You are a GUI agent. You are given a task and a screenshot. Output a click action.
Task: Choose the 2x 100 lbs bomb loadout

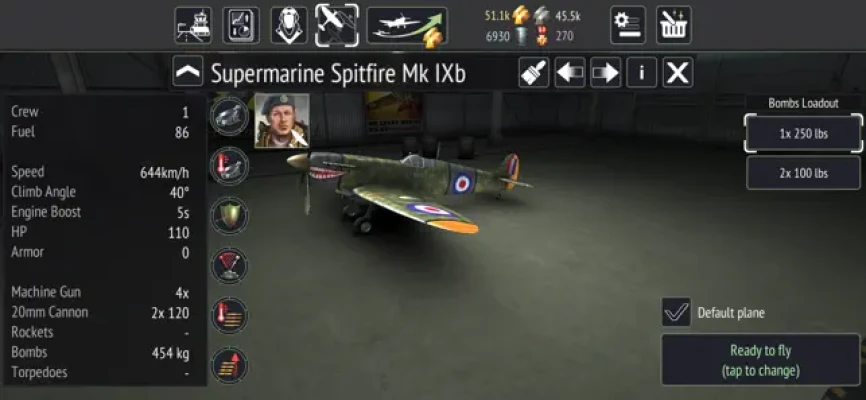(x=803, y=173)
